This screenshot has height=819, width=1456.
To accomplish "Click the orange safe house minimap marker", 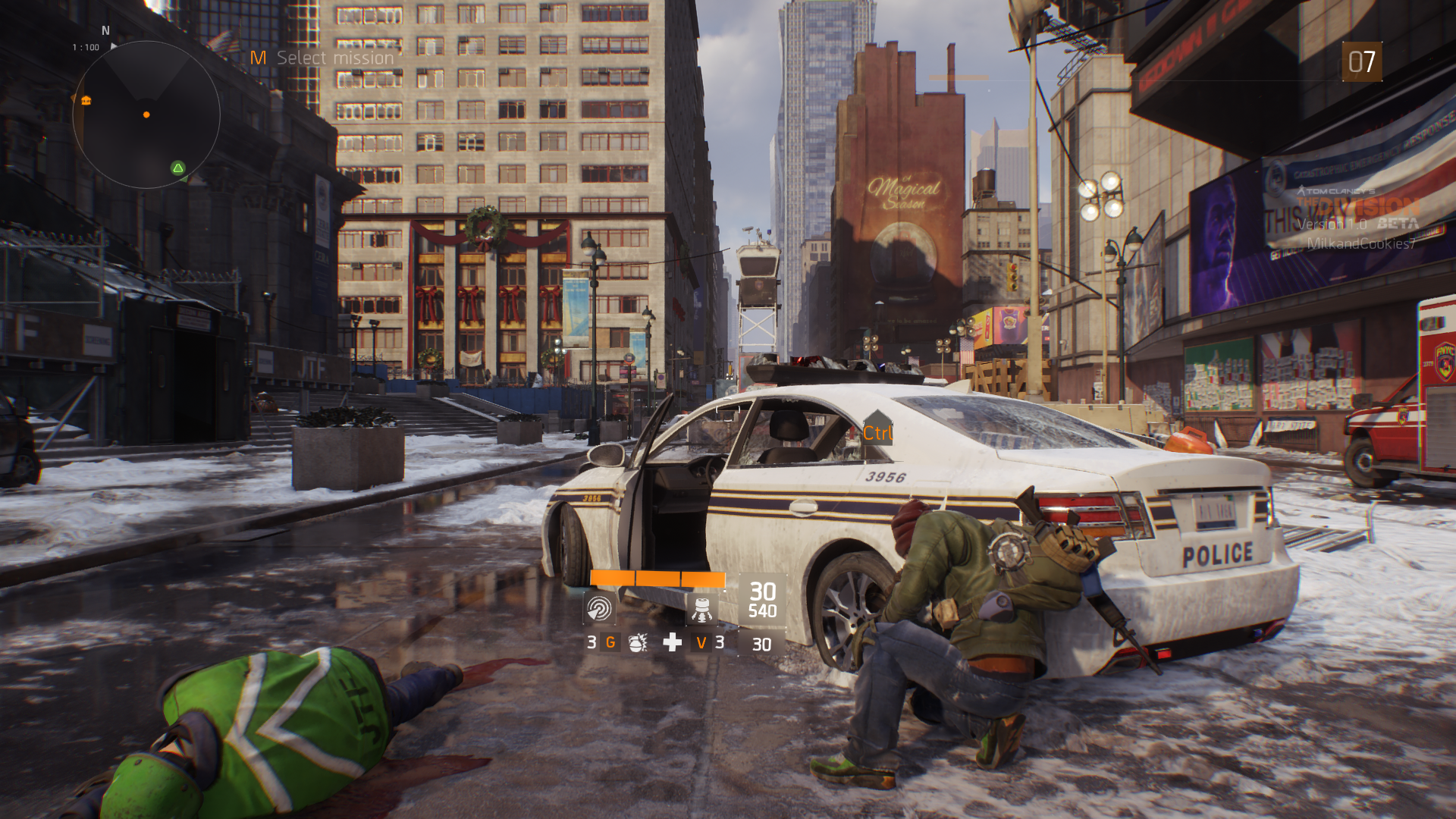I will [x=86, y=100].
